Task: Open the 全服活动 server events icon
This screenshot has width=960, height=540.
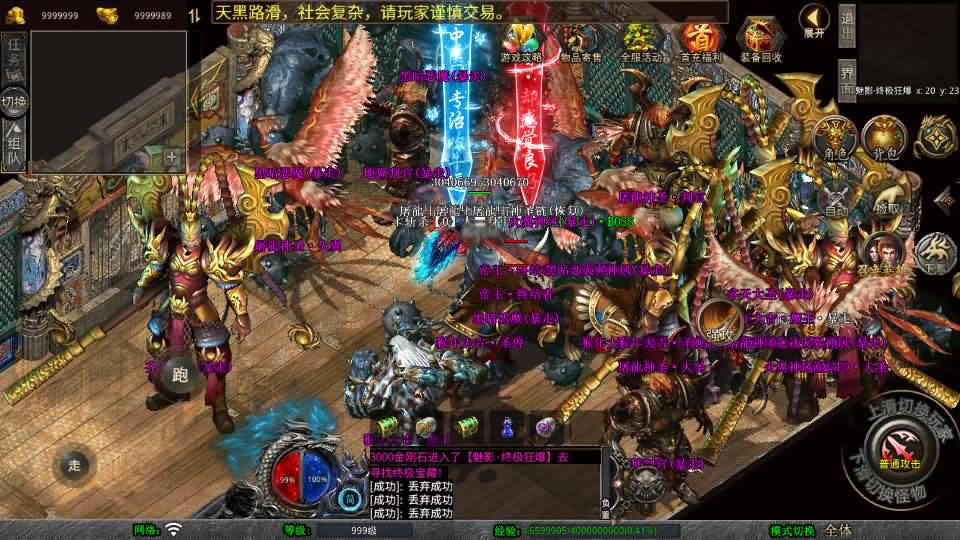Action: [639, 42]
